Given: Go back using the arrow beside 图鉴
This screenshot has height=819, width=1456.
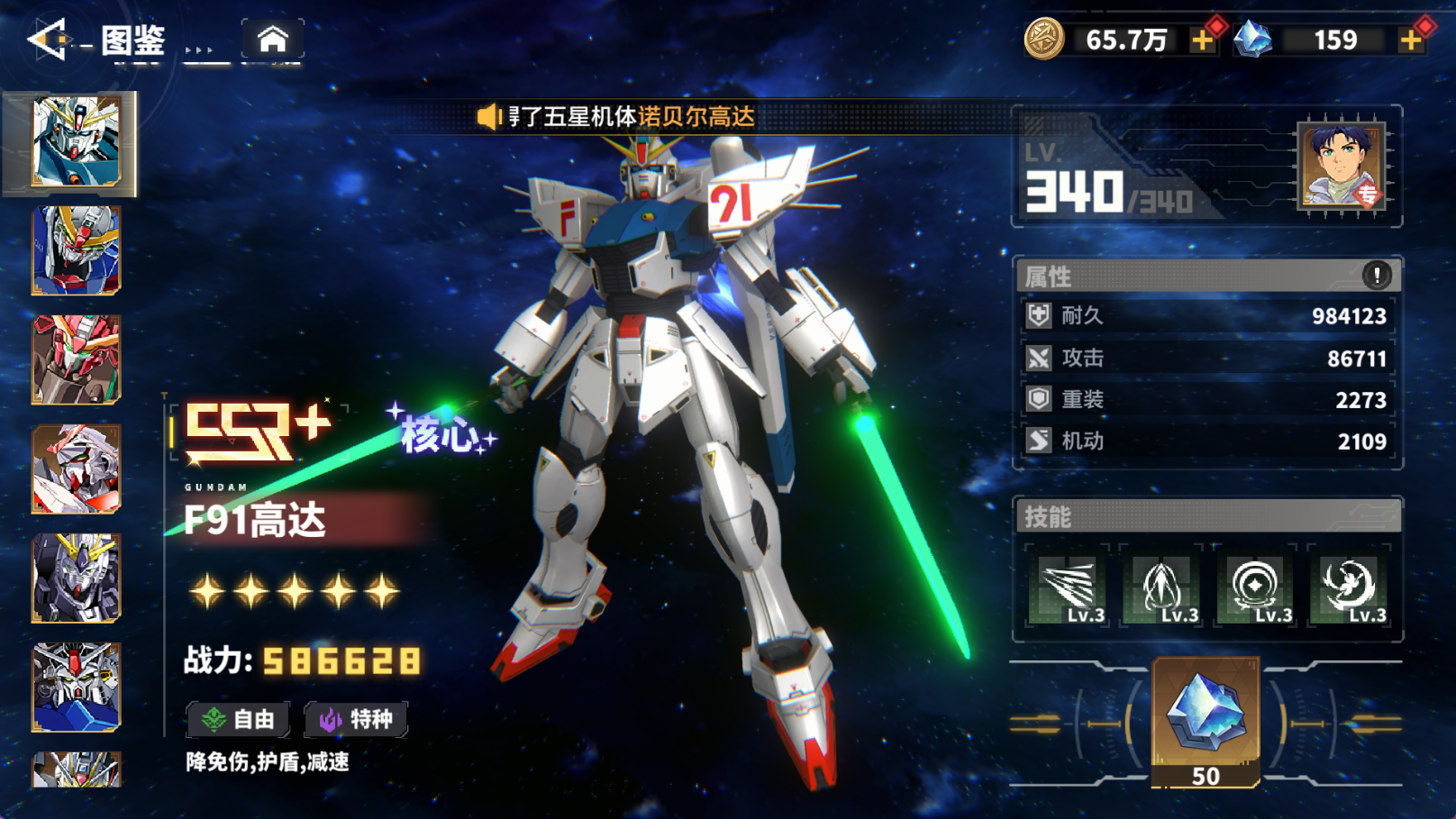Looking at the screenshot, I should coord(47,40).
